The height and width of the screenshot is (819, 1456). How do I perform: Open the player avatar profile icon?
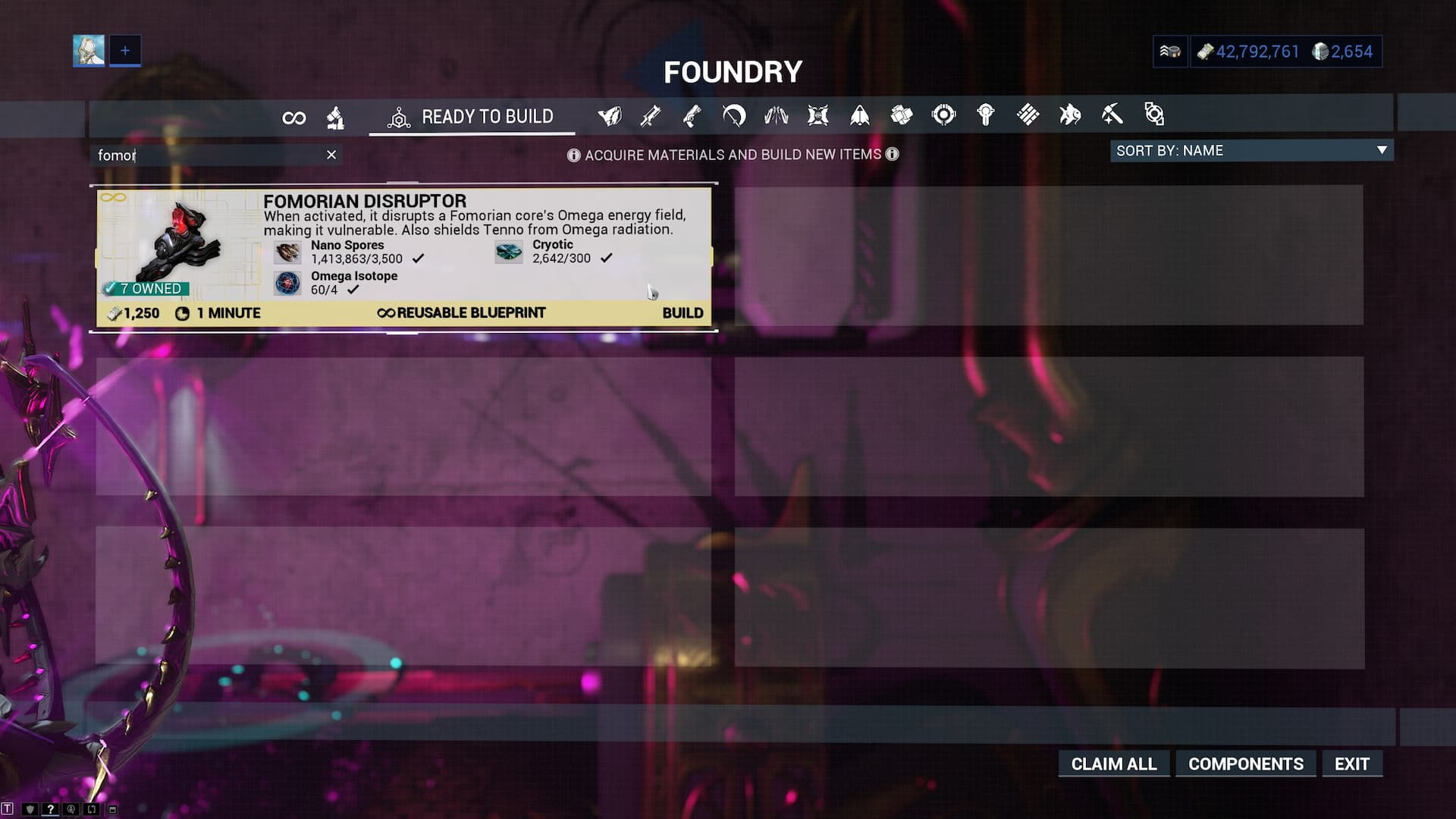click(89, 51)
